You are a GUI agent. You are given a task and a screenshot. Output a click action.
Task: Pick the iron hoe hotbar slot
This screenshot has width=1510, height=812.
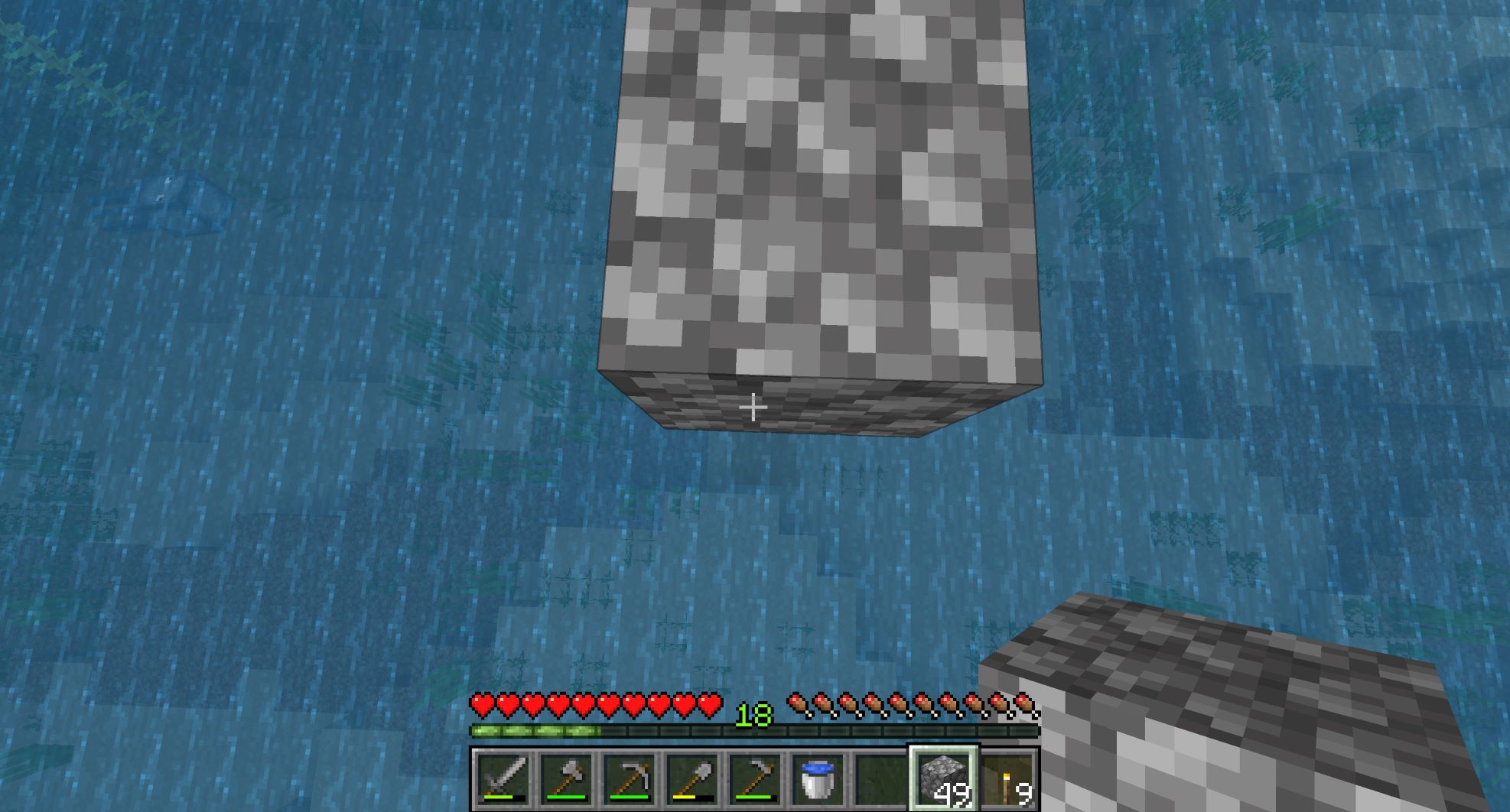755,779
